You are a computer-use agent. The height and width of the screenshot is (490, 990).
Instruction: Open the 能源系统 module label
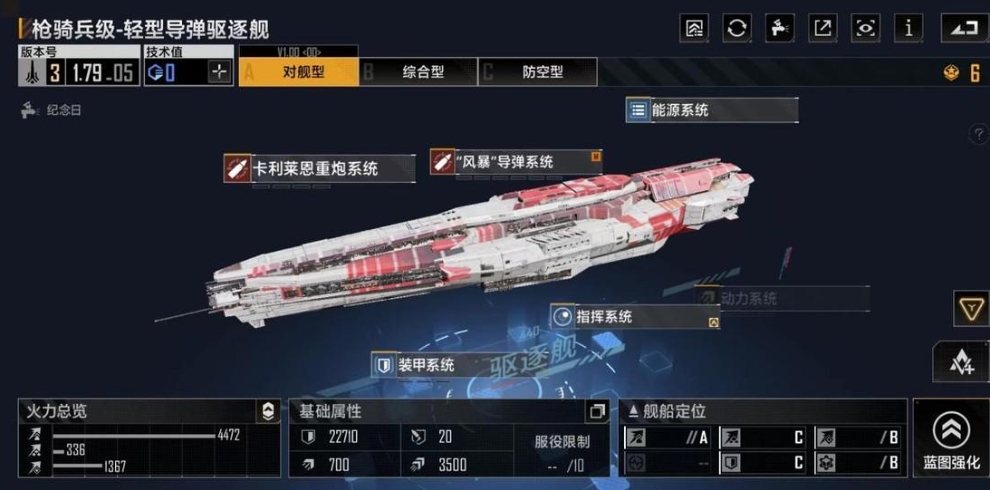[711, 110]
